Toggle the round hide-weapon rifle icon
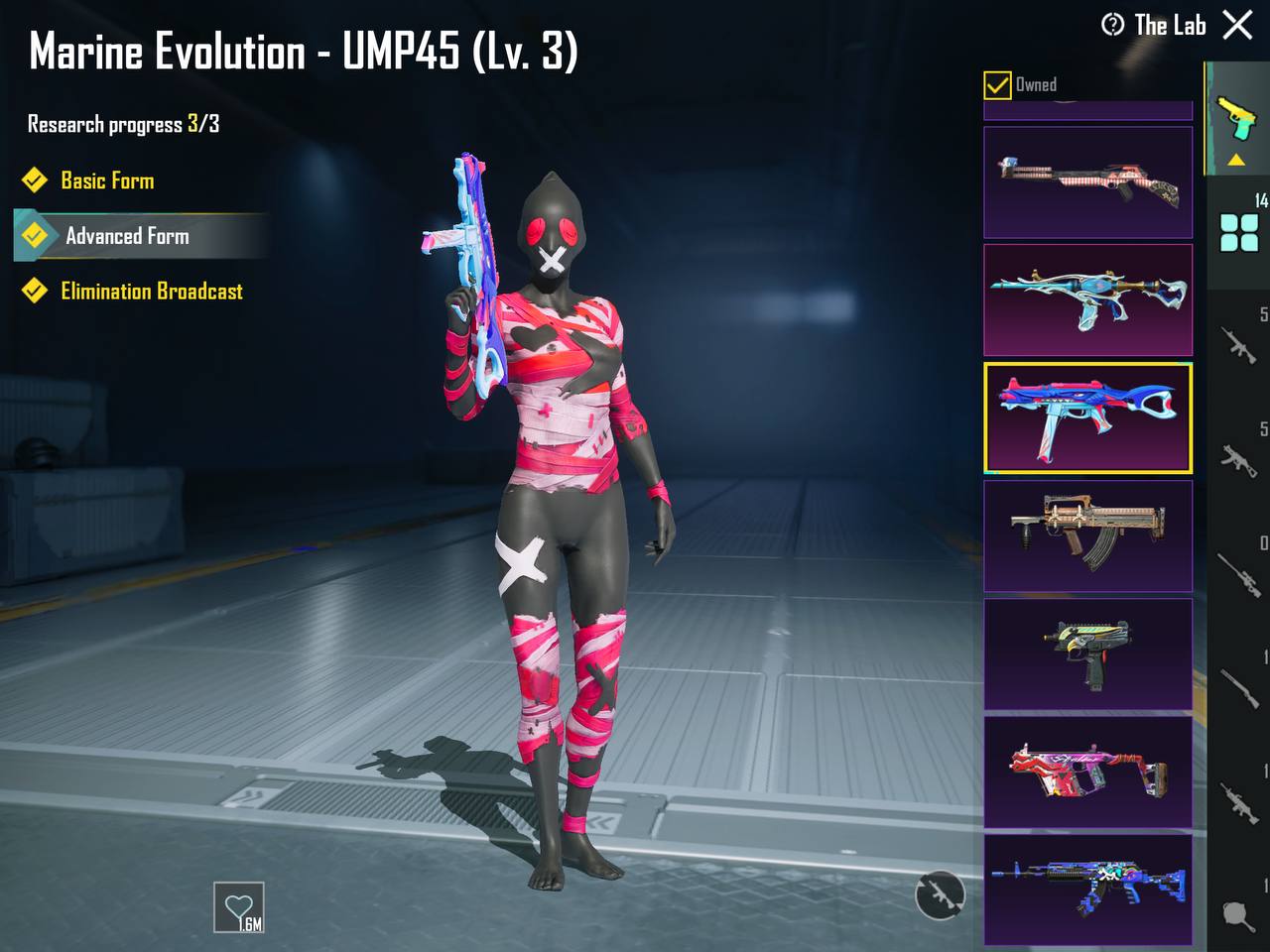 pos(939,894)
